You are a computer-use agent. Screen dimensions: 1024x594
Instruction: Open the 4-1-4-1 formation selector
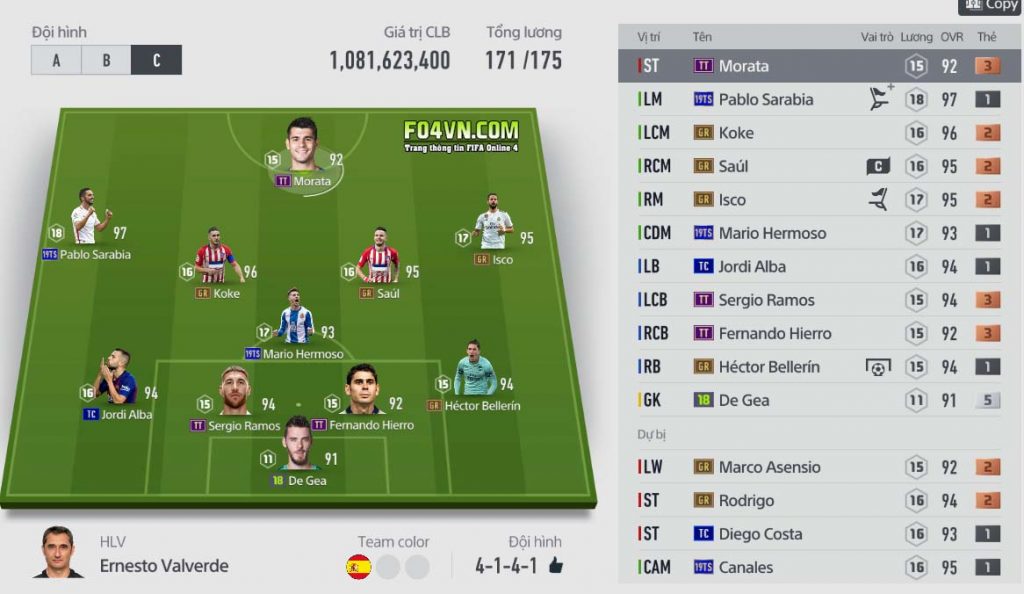[506, 567]
